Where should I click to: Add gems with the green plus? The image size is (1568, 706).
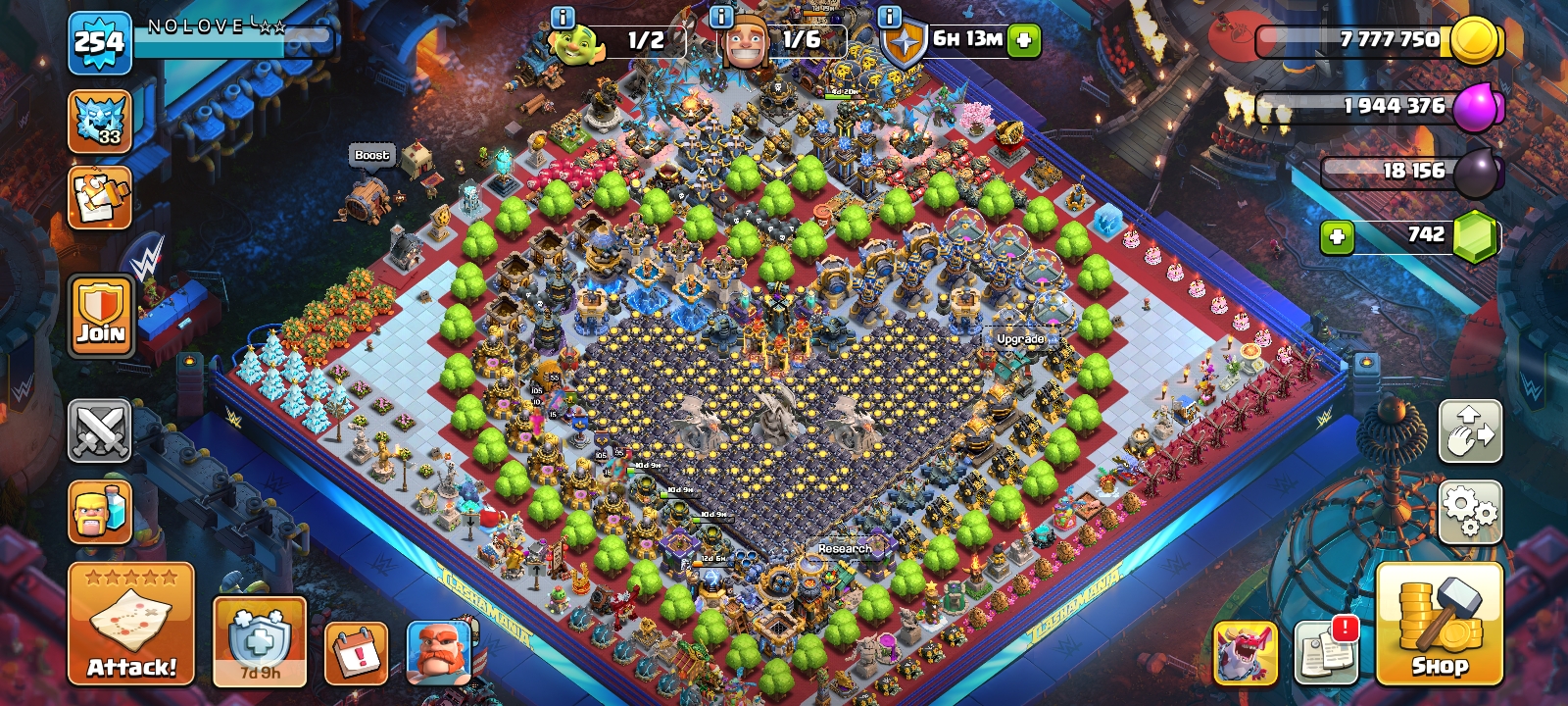[x=1337, y=236]
